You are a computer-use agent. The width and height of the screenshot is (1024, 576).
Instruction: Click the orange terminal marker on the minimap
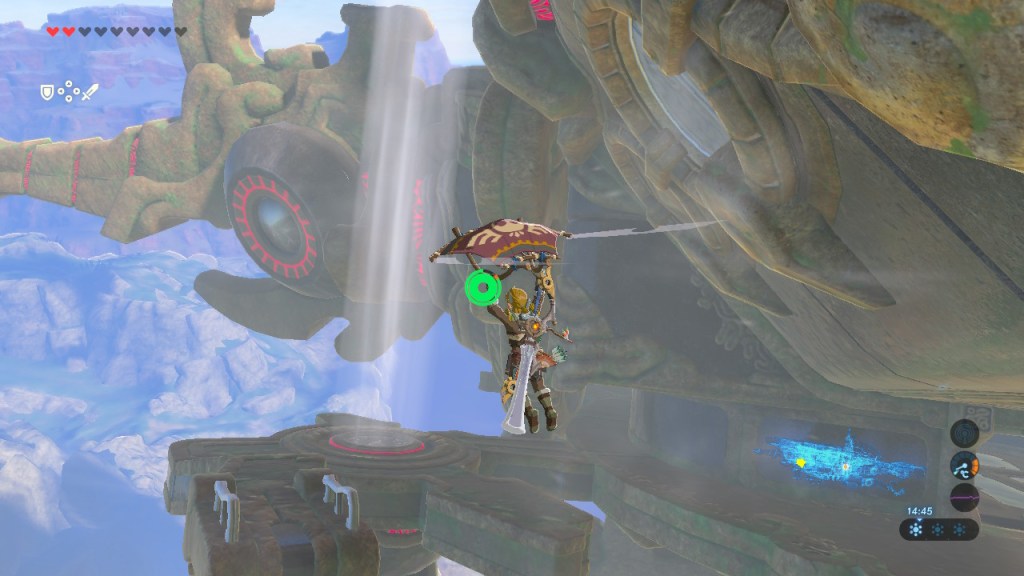pyautogui.click(x=846, y=467)
